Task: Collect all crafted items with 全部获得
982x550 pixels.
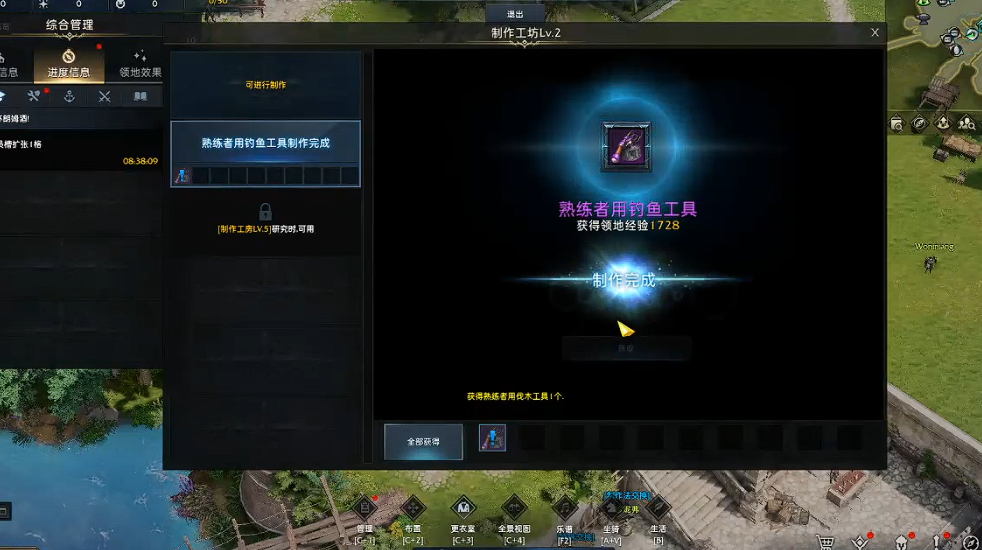Action: [x=423, y=441]
